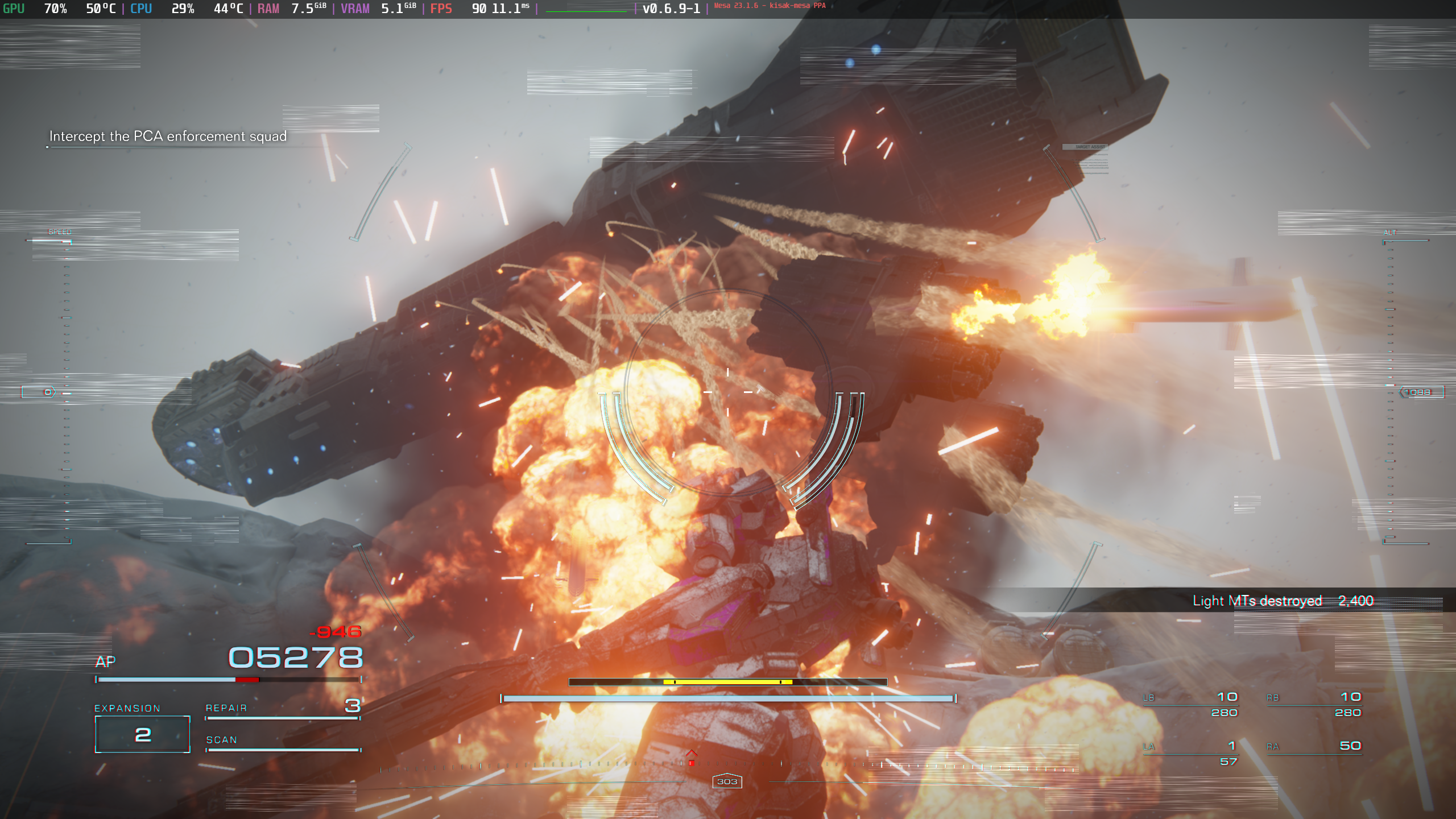Click the compass heading marker 303
This screenshot has height=819, width=1456.
727,781
